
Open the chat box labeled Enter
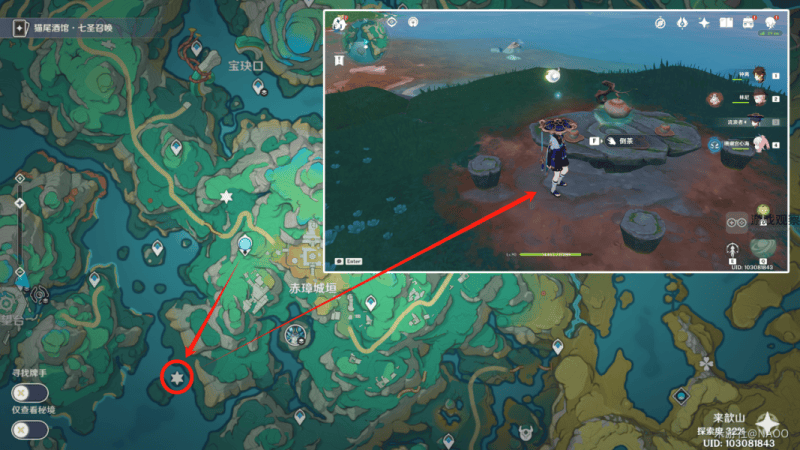point(352,260)
